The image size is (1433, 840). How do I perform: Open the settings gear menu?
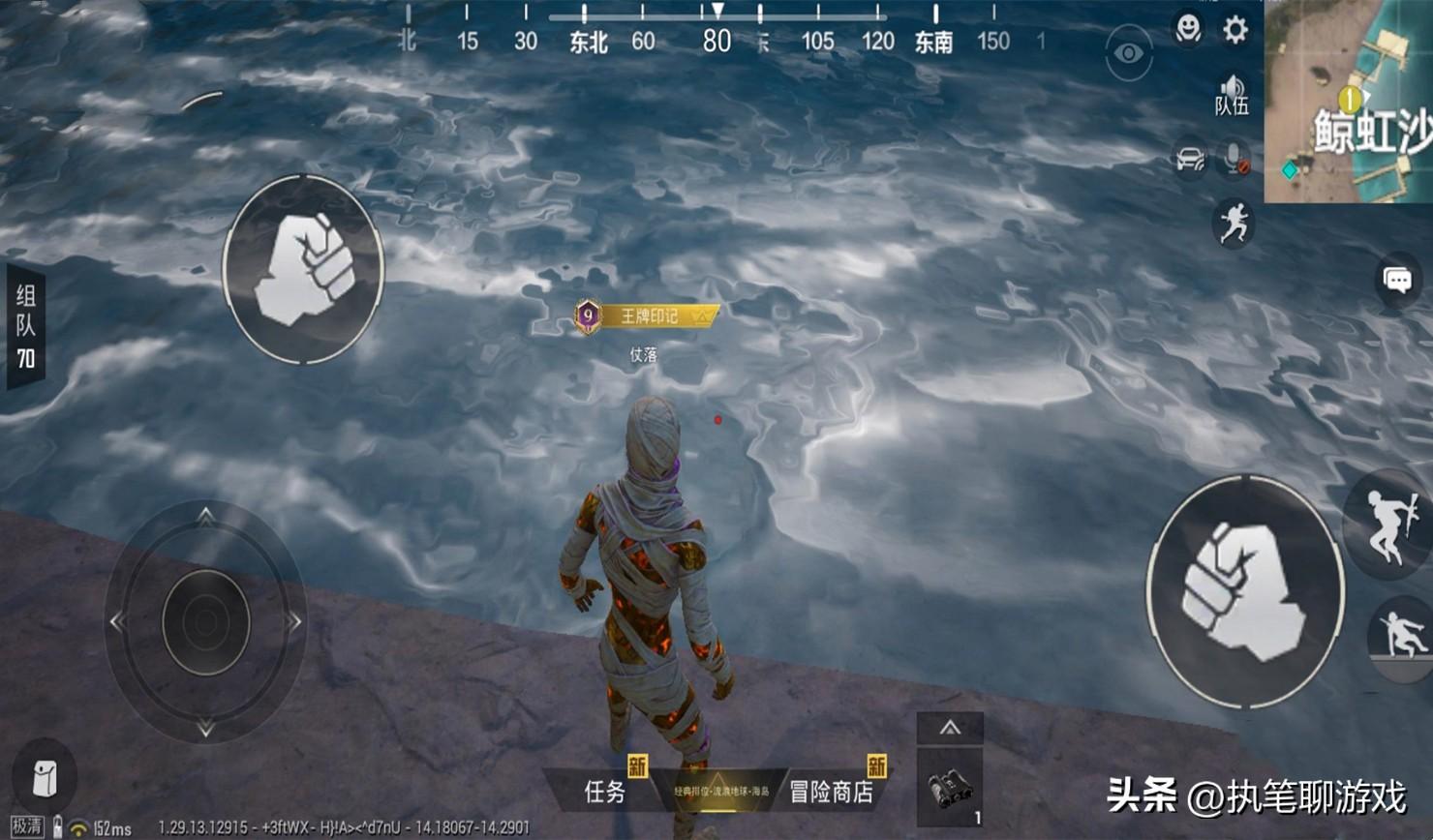pos(1235,30)
